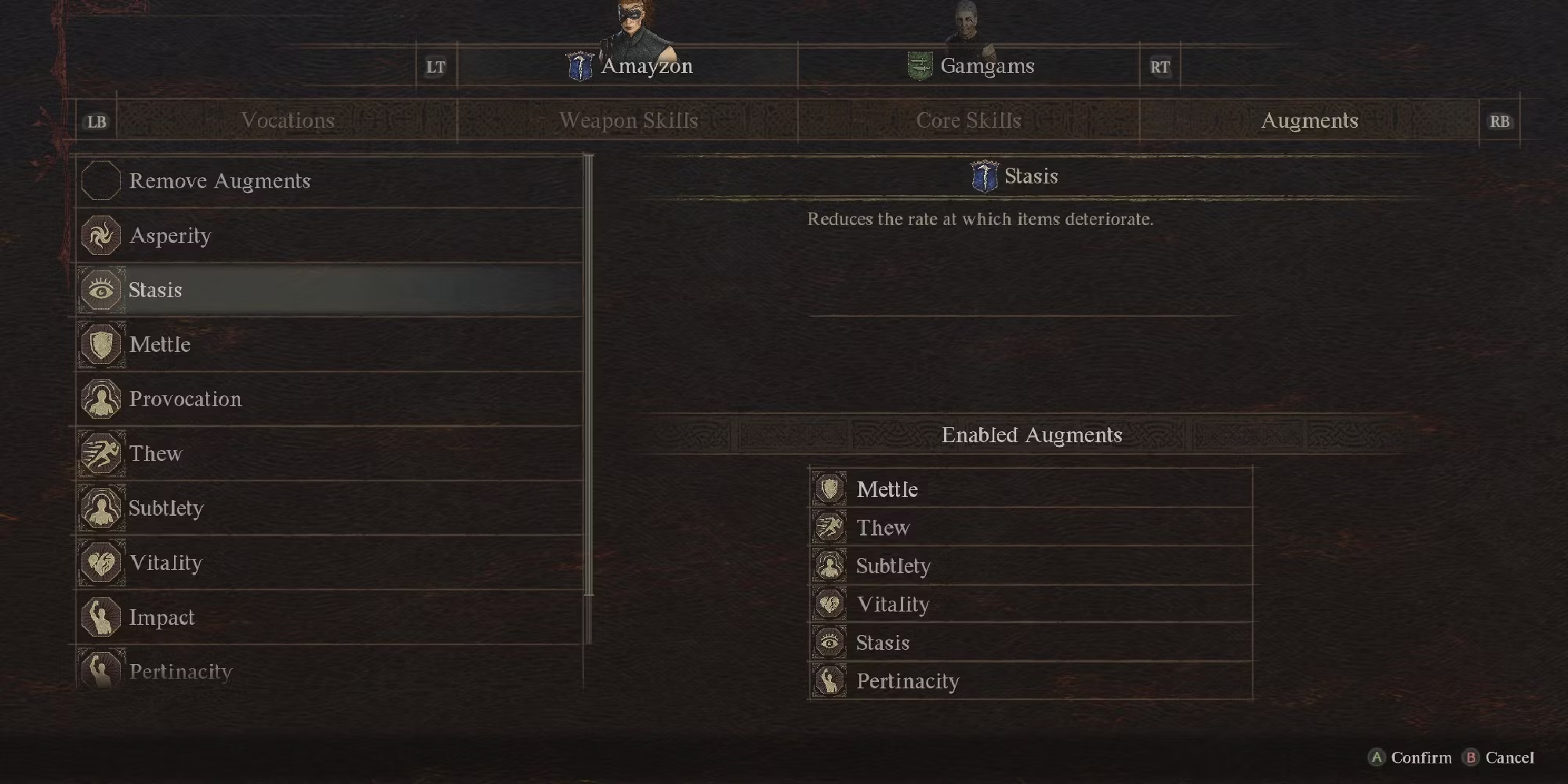Show the Core Skills tab

968,121
